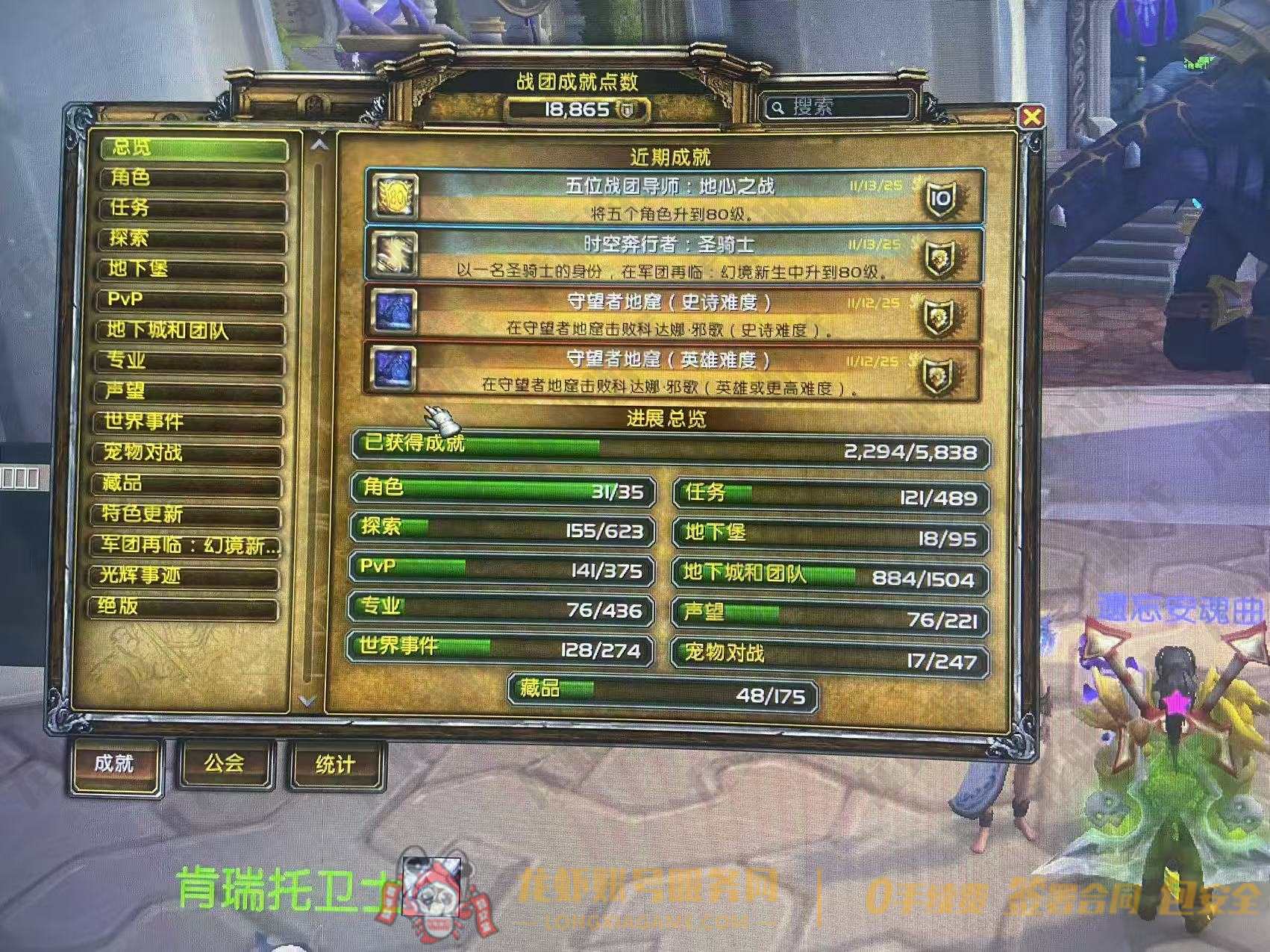The width and height of the screenshot is (1270, 952).
Task: Switch to the 统计 tab
Action: click(334, 762)
